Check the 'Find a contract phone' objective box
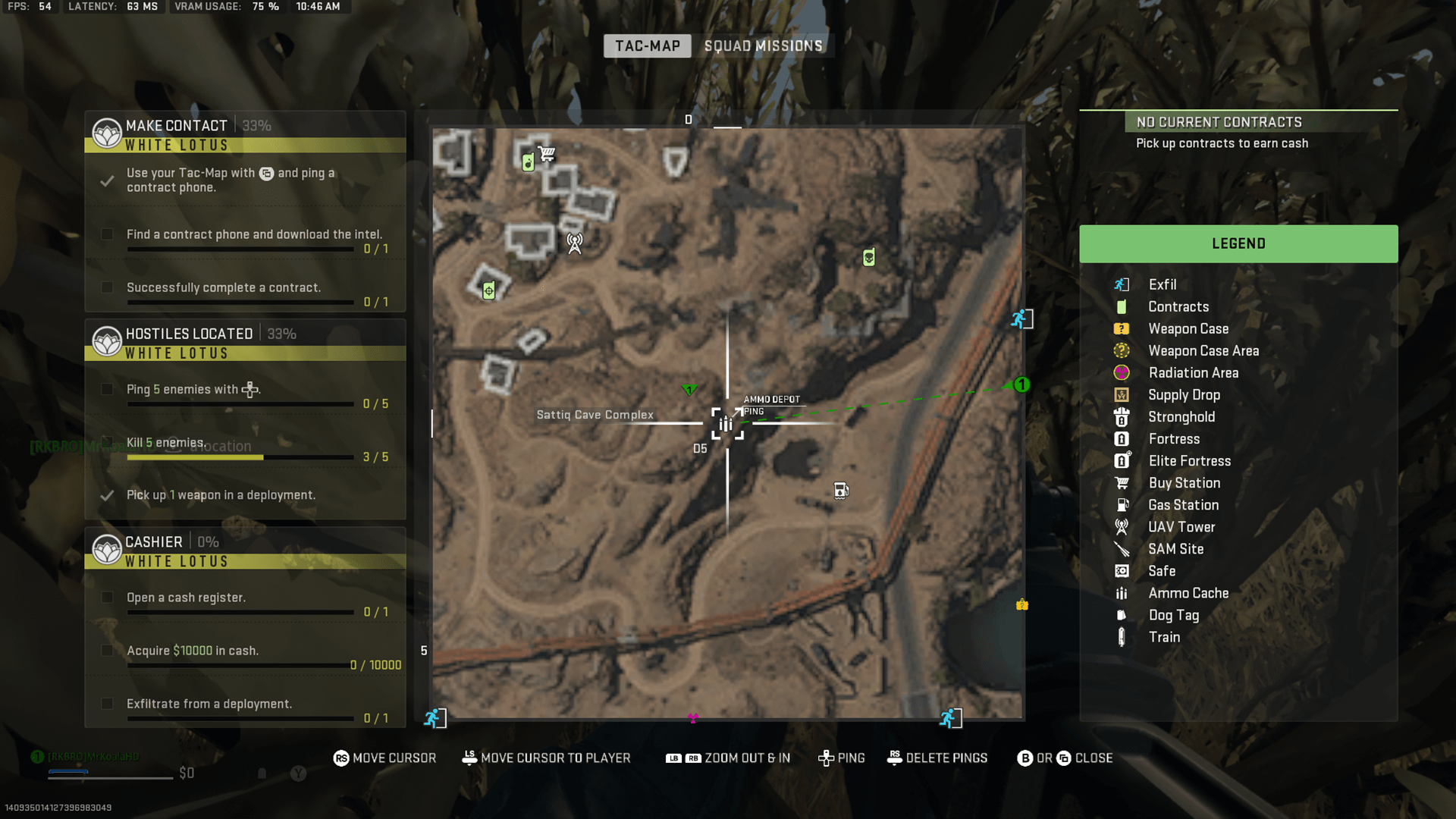Screen dimensions: 1456x819 click(x=107, y=234)
